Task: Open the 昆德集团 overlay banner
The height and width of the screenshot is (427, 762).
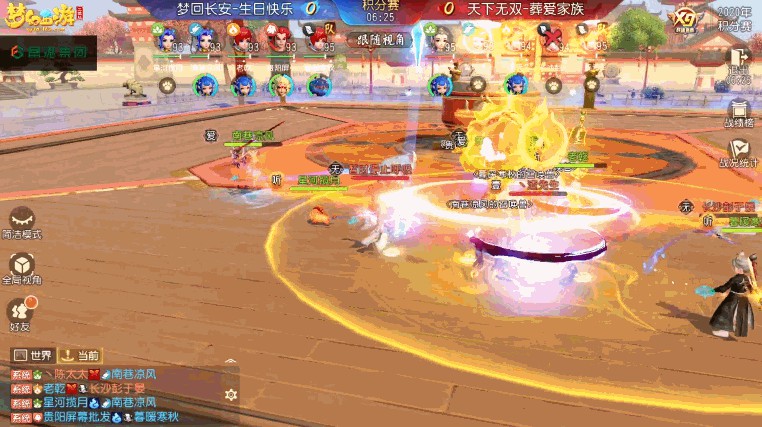Action: click(48, 50)
